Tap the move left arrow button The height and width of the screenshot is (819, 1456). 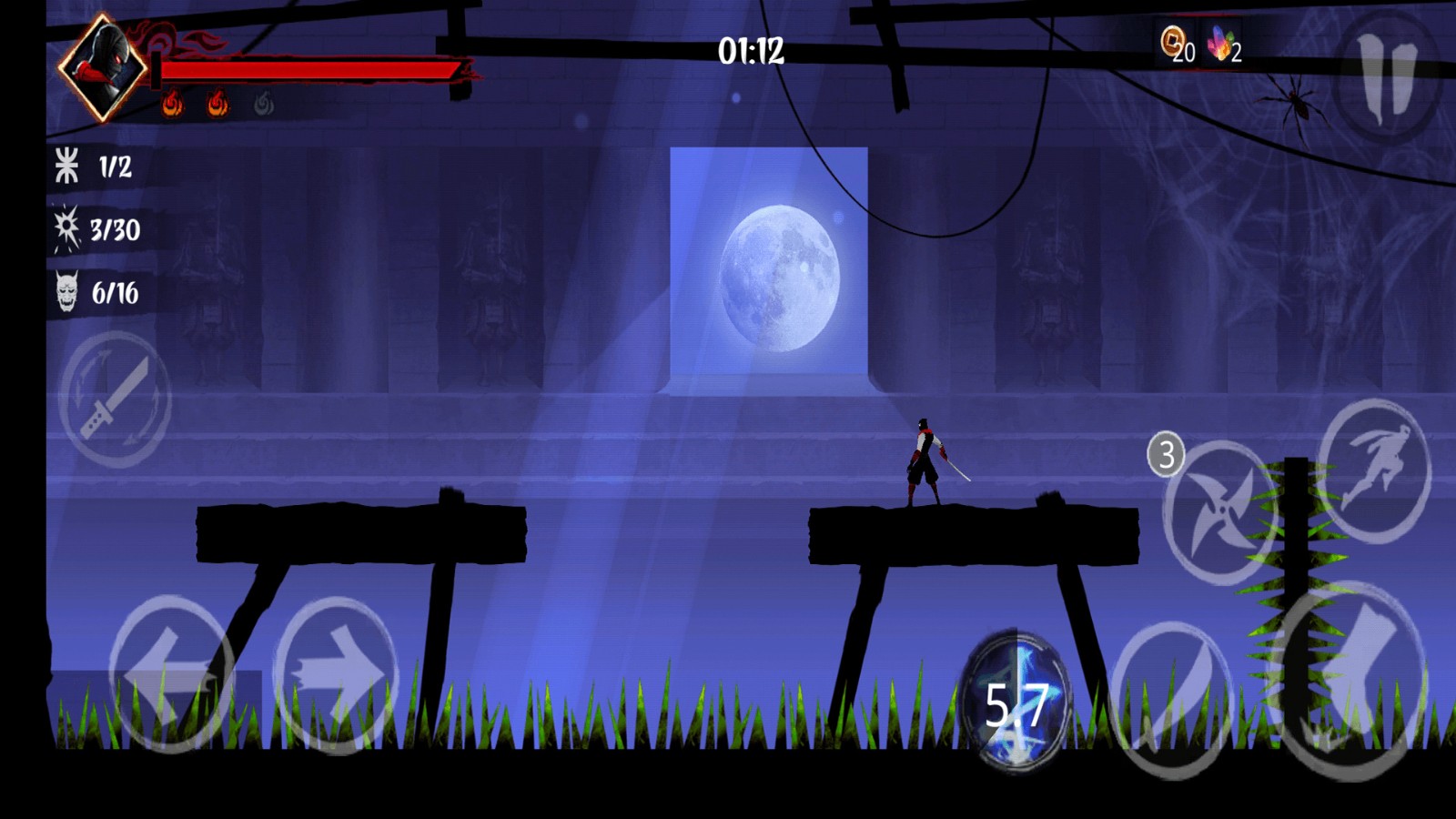click(171, 674)
